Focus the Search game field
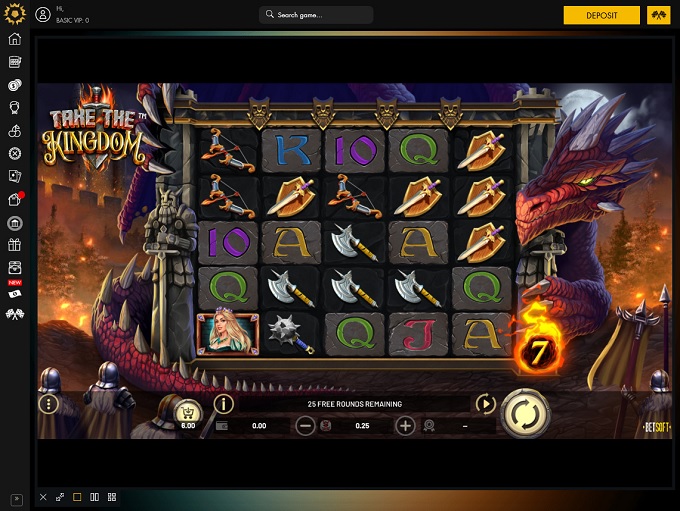Image resolution: width=680 pixels, height=511 pixels. 316,15
